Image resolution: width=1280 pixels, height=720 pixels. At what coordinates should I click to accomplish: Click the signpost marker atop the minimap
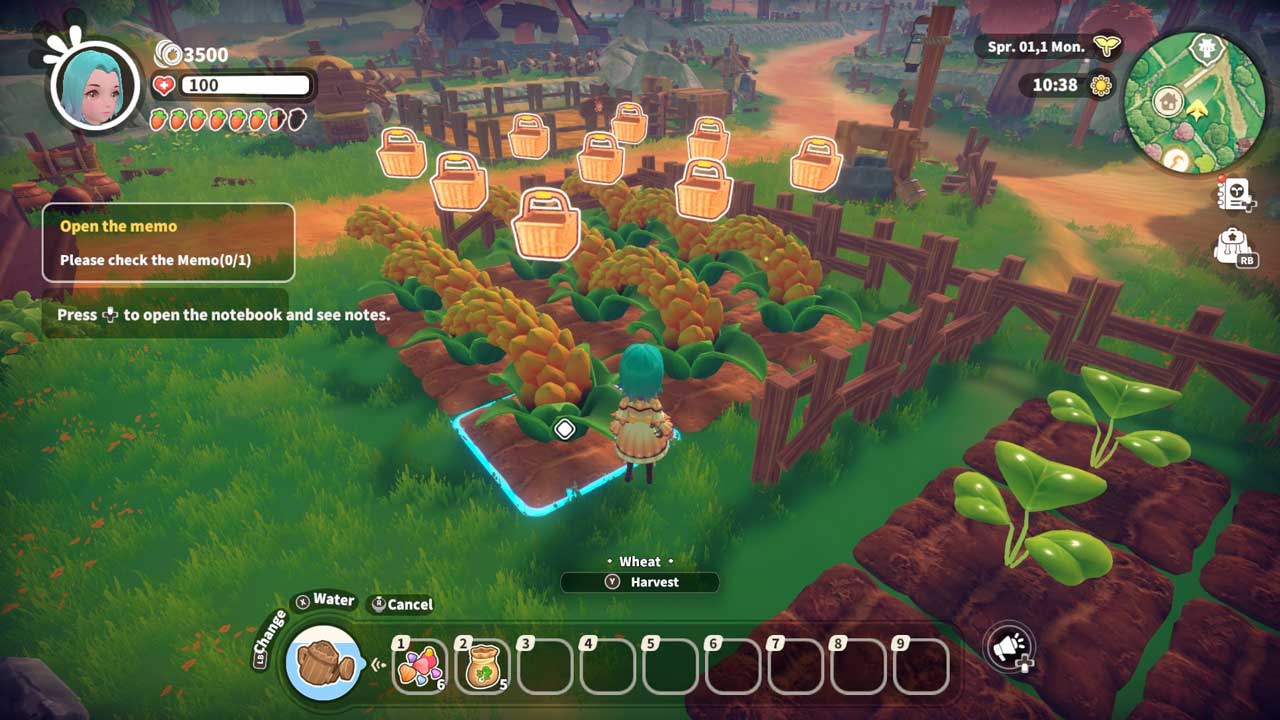pyautogui.click(x=1205, y=49)
